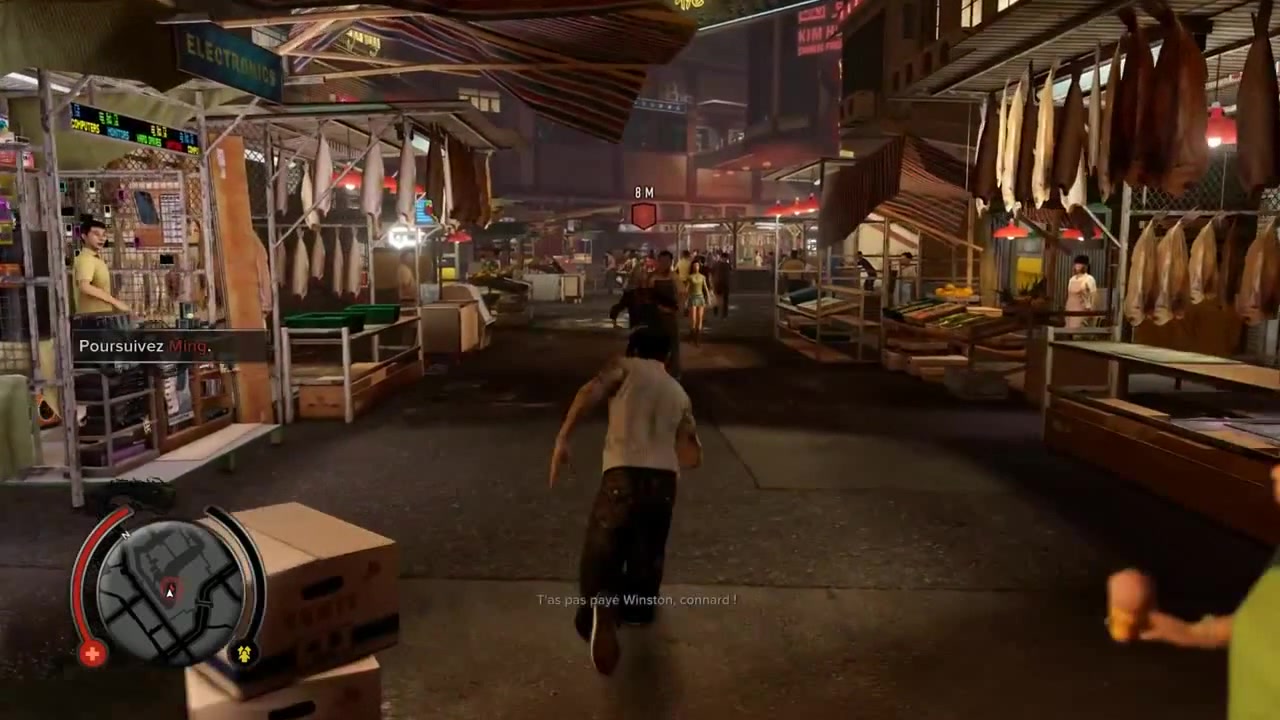
Task: Select the red target marker showing 8 M
Action: 644,214
